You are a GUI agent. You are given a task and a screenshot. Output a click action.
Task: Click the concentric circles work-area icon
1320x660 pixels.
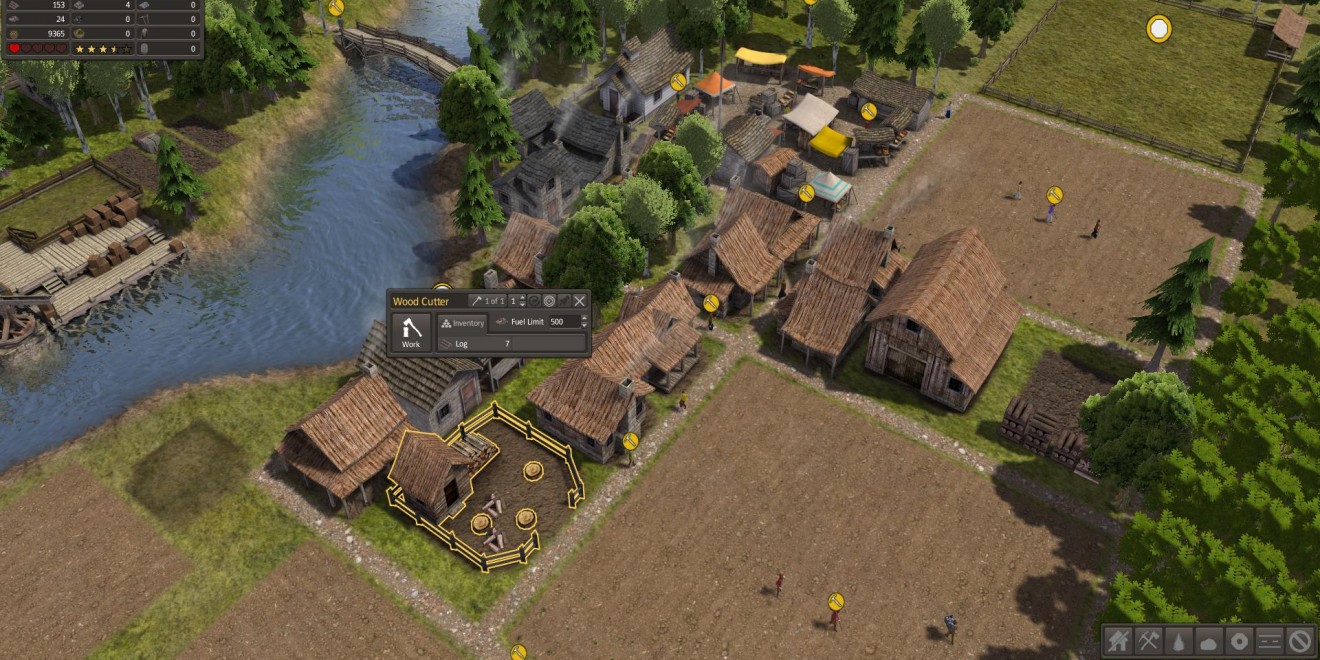(549, 301)
